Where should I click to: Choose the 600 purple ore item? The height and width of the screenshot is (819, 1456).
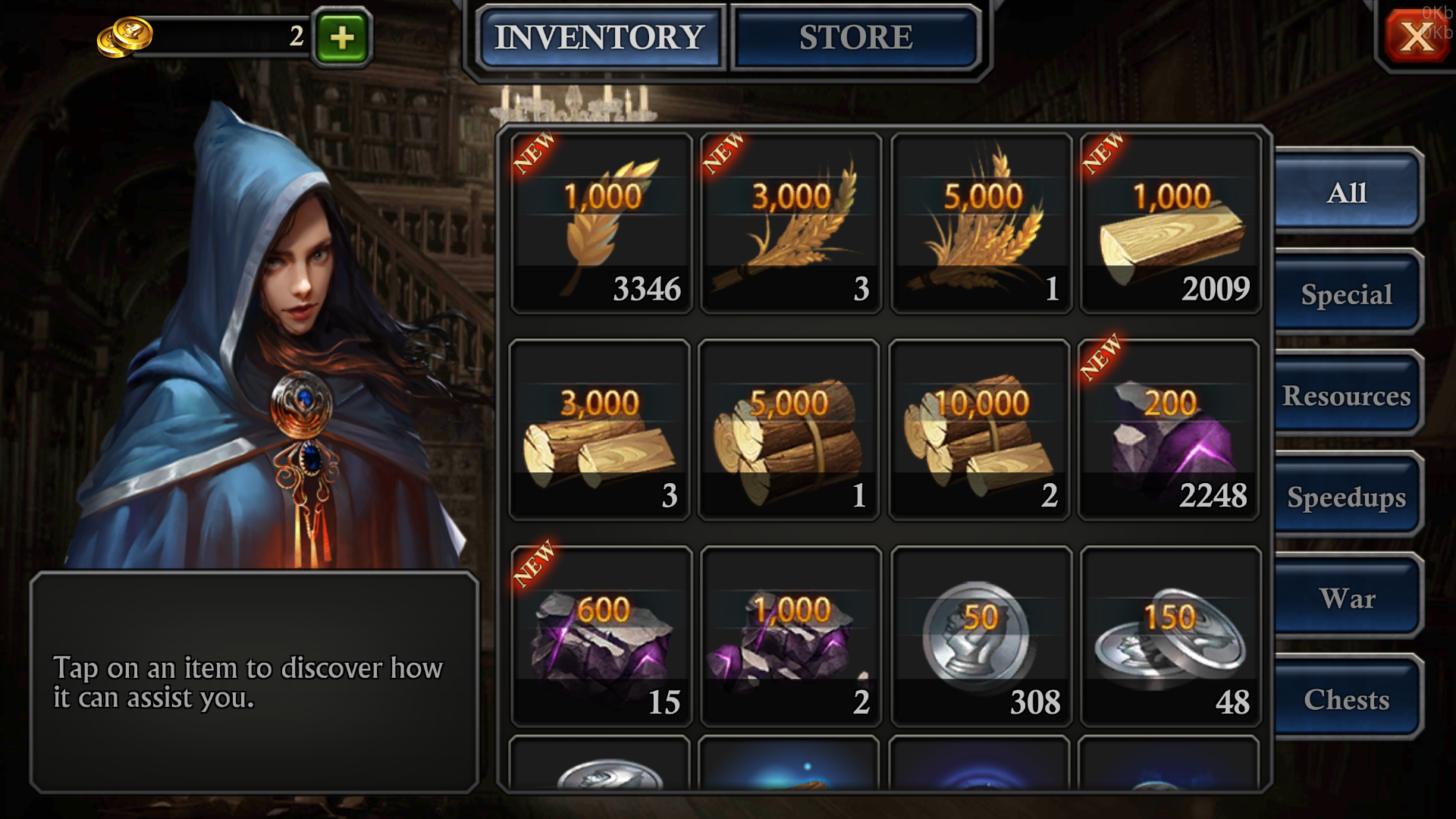click(601, 636)
